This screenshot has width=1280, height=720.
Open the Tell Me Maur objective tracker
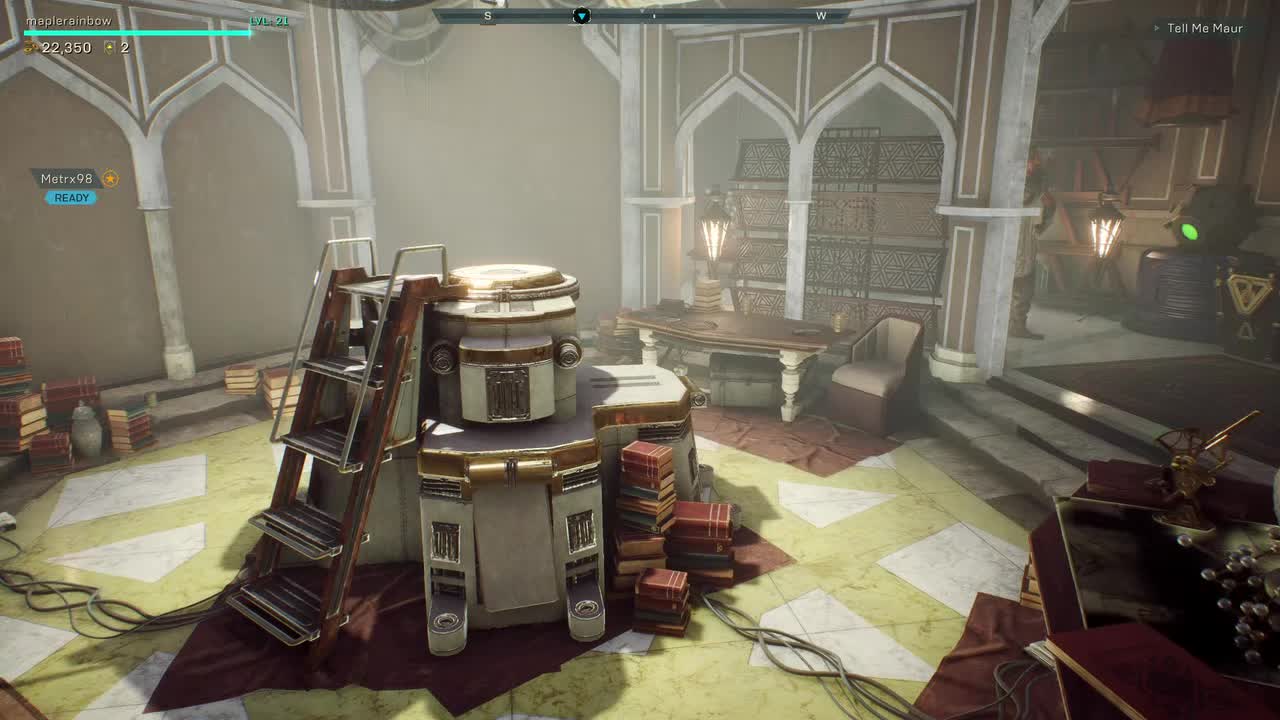(1204, 28)
